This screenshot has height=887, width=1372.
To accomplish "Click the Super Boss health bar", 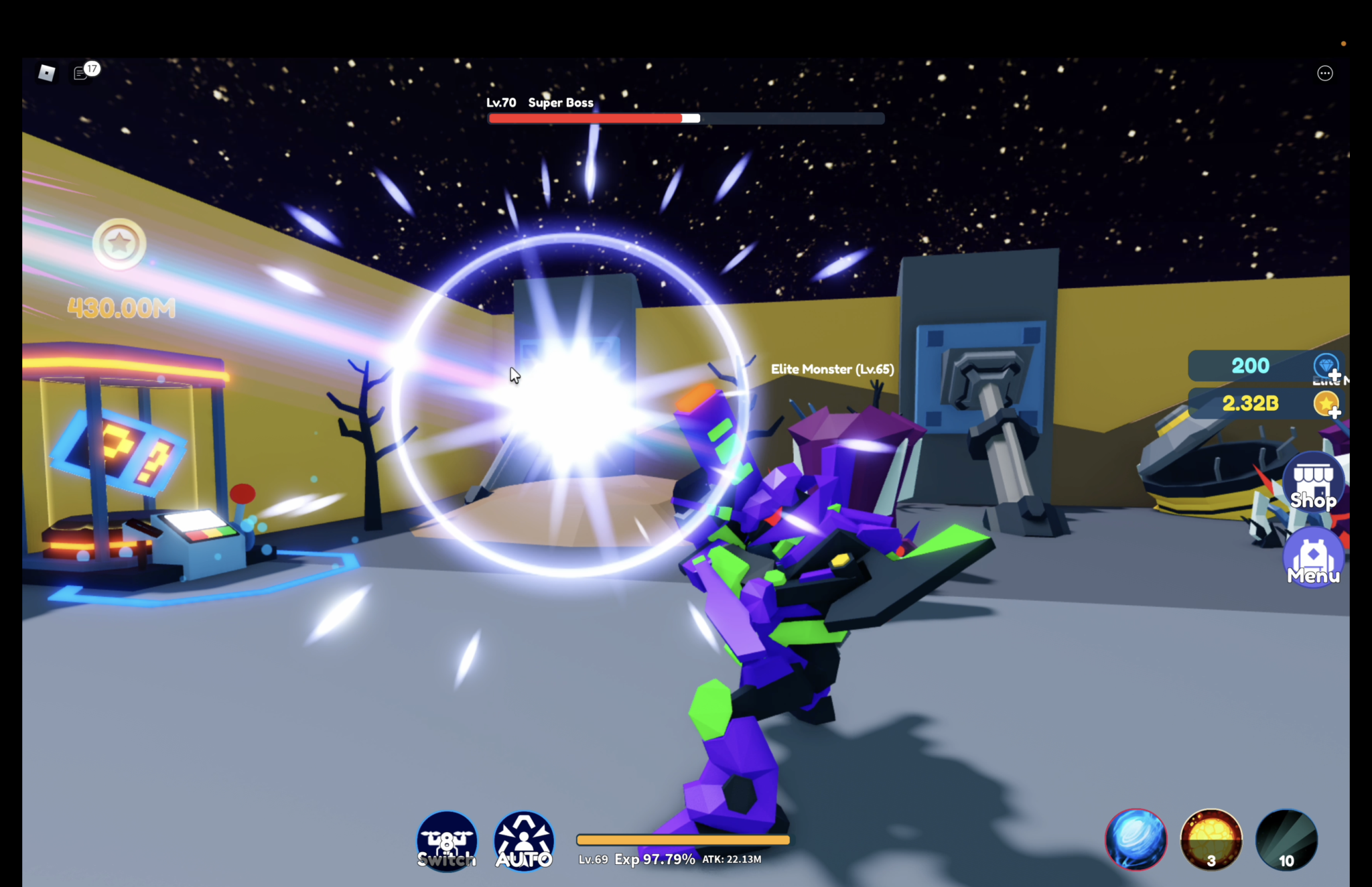I will click(x=685, y=118).
